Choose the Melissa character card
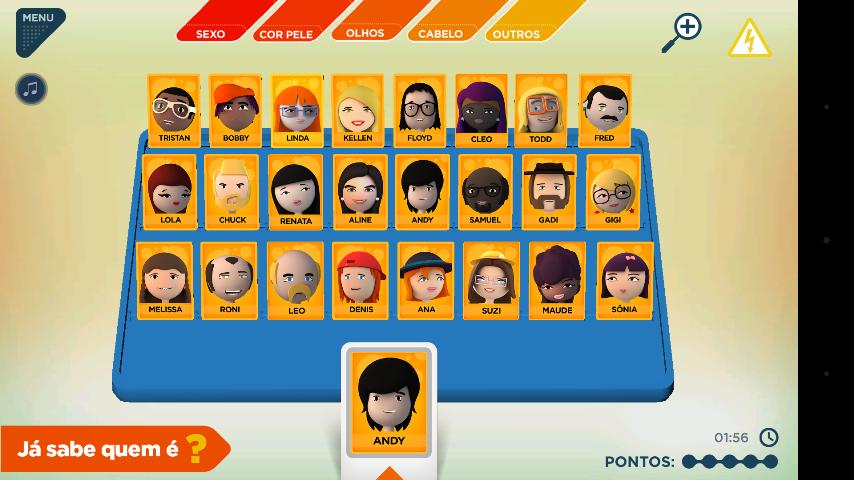The width and height of the screenshot is (854, 480). coord(165,280)
